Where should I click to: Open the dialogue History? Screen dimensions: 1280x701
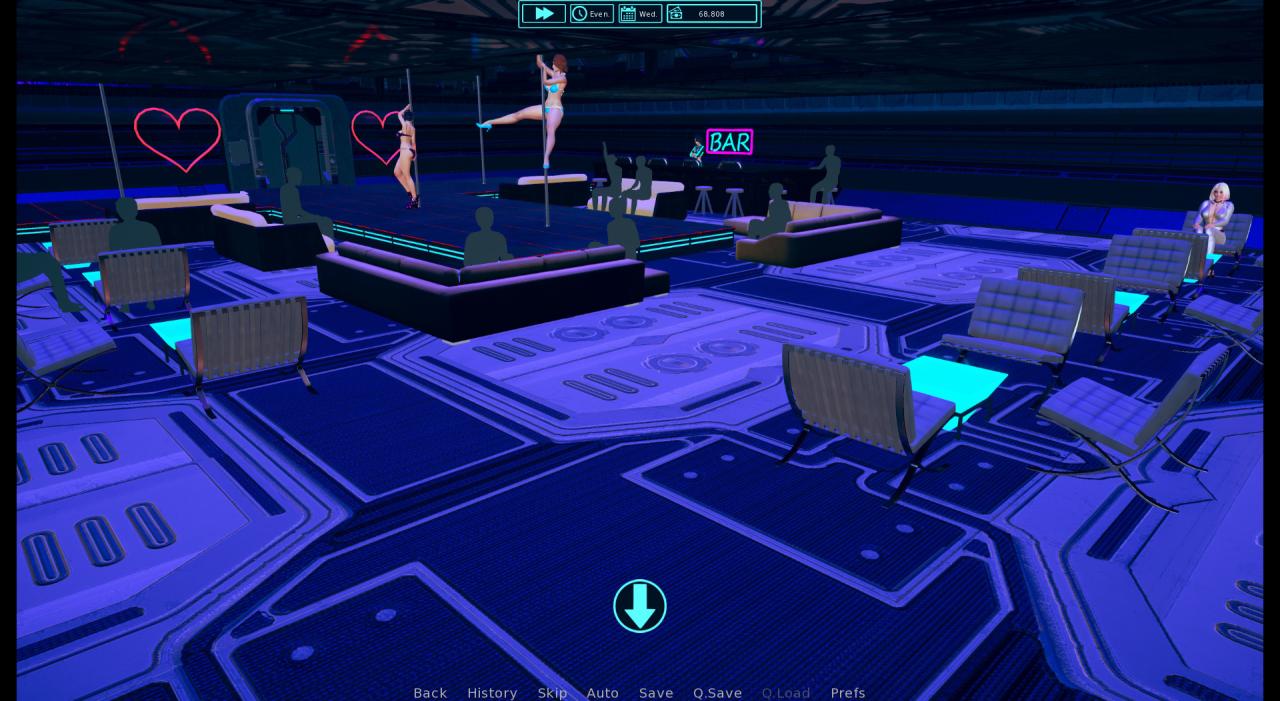point(492,693)
